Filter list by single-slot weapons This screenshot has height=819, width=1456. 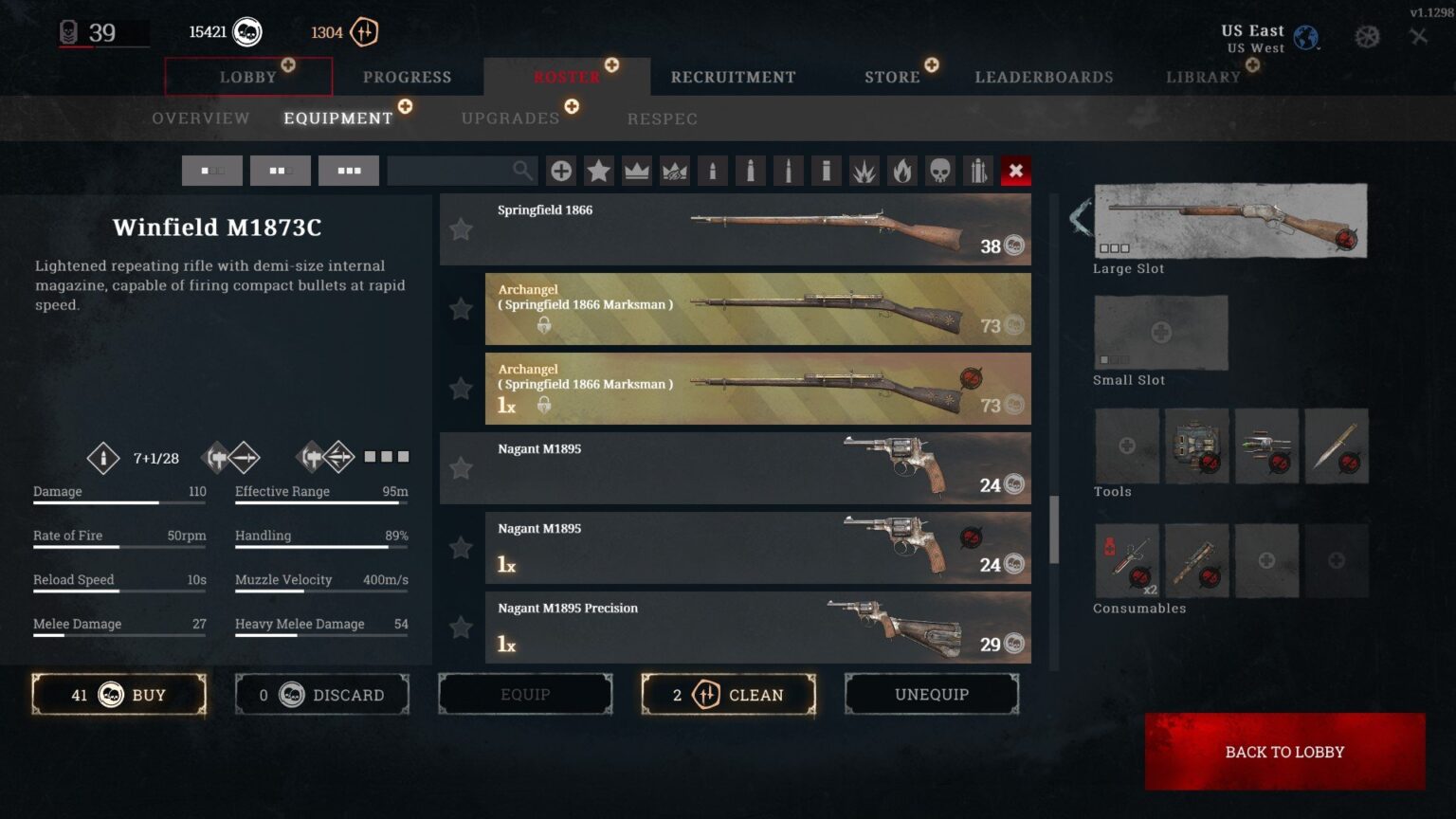[x=211, y=171]
